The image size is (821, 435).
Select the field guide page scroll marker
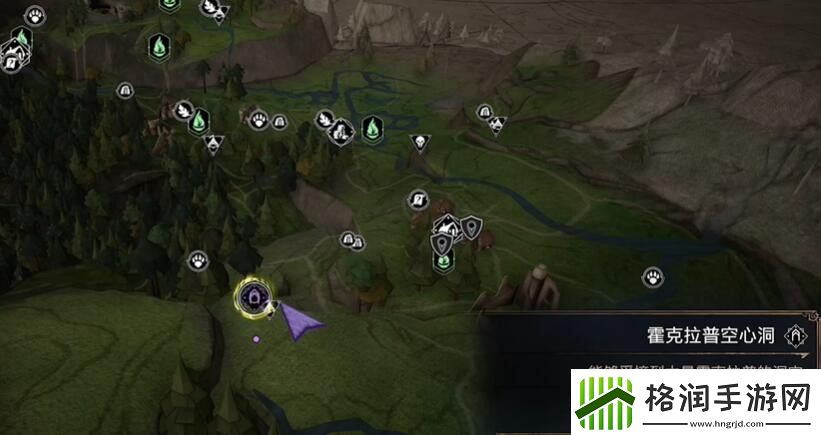pos(418,200)
